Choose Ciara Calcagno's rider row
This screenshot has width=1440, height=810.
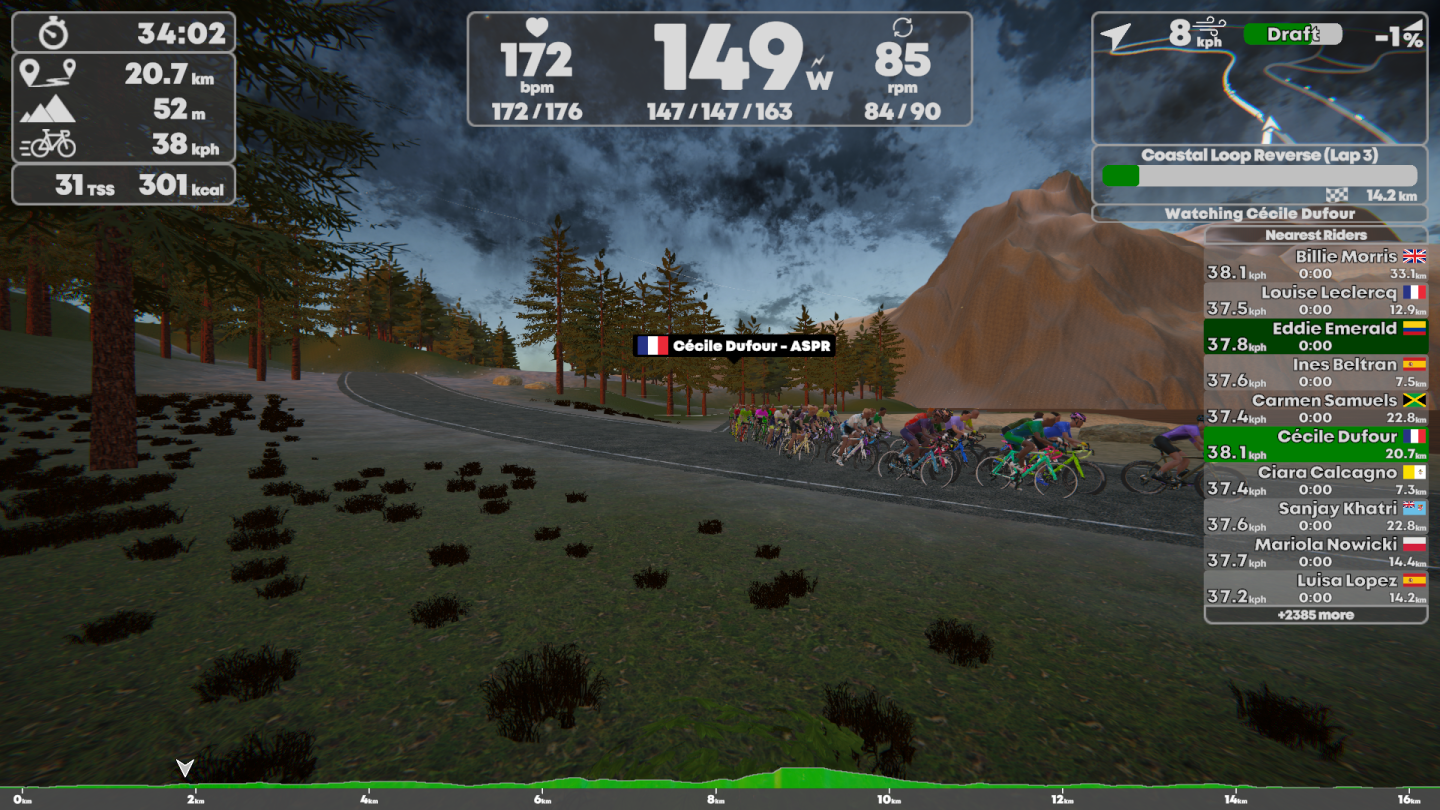tap(1316, 480)
